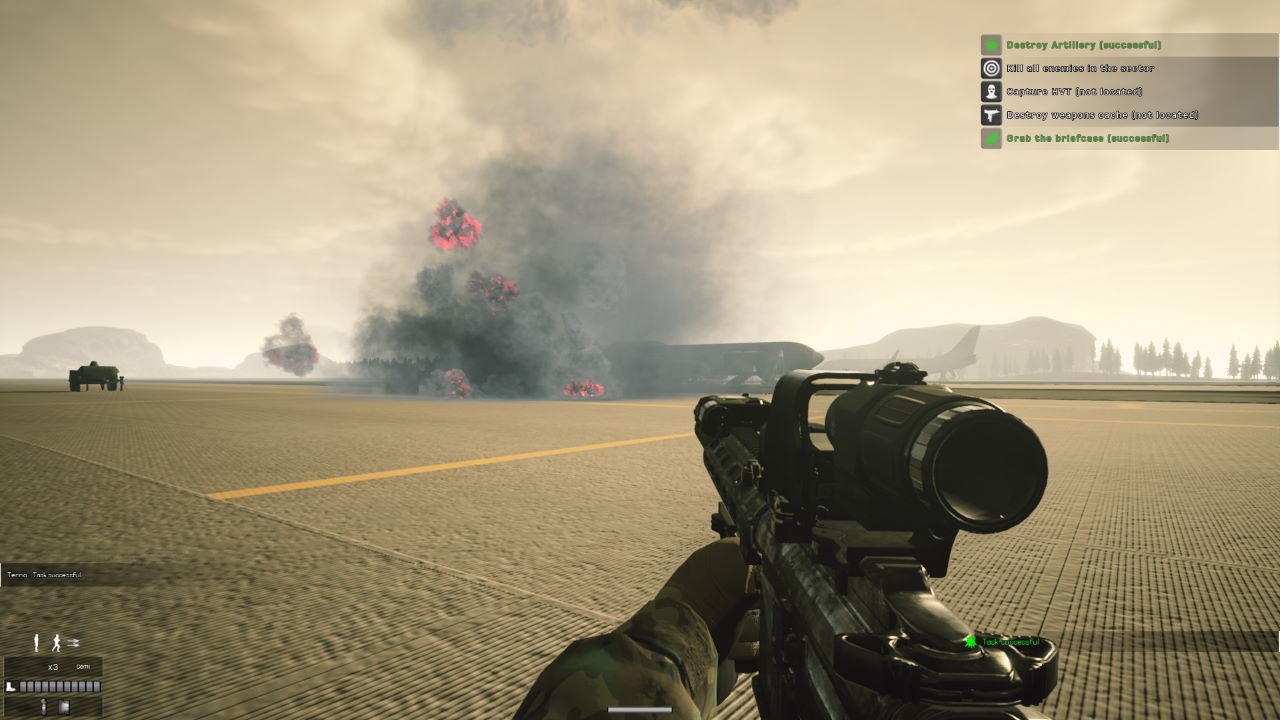Click the bullseye target objective icon
Image resolution: width=1280 pixels, height=720 pixels.
pos(991,68)
